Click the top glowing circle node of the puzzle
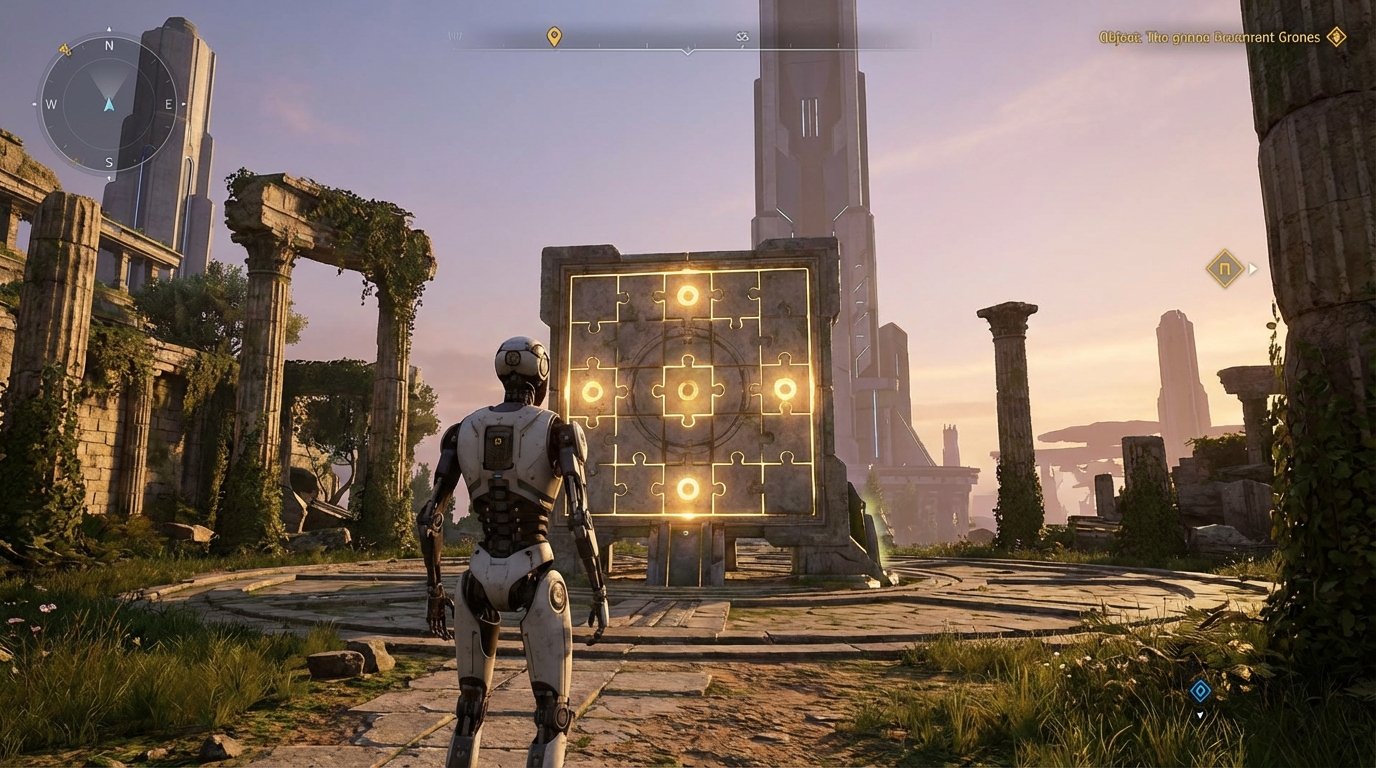The width and height of the screenshot is (1376, 768). click(x=687, y=295)
